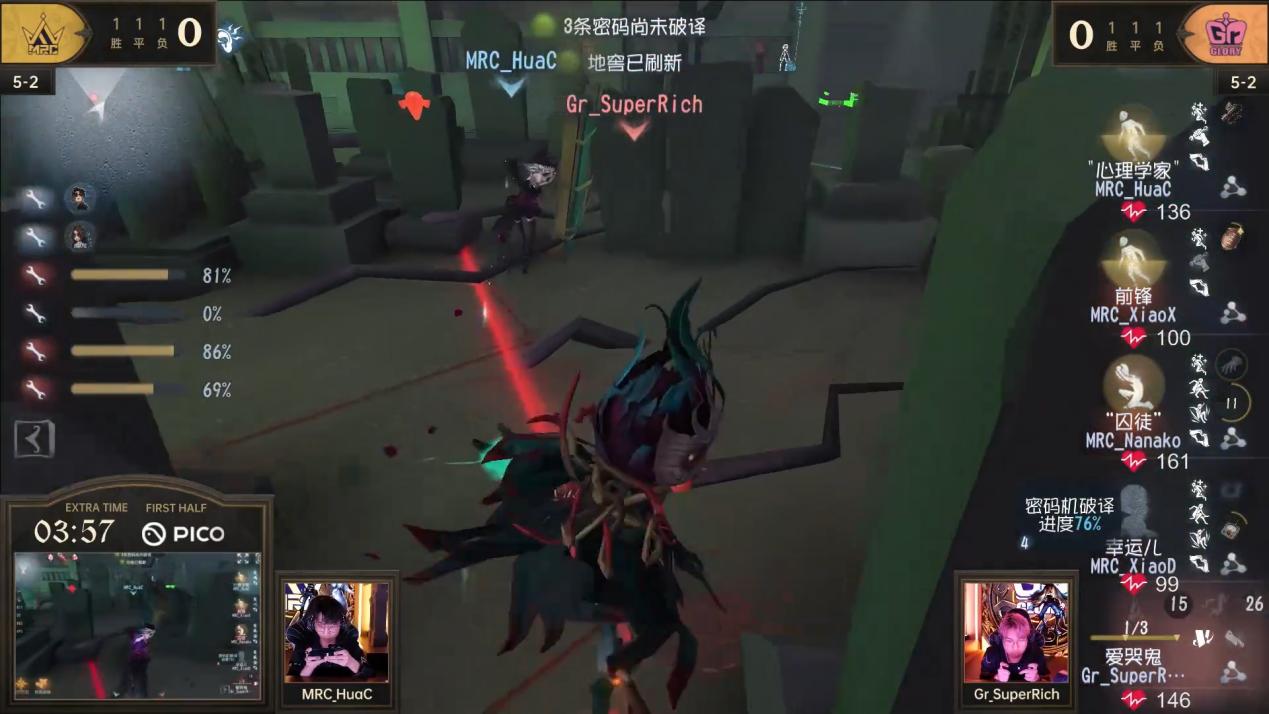Select MRC_HuaC's Psychologist portrait

[x=1133, y=135]
